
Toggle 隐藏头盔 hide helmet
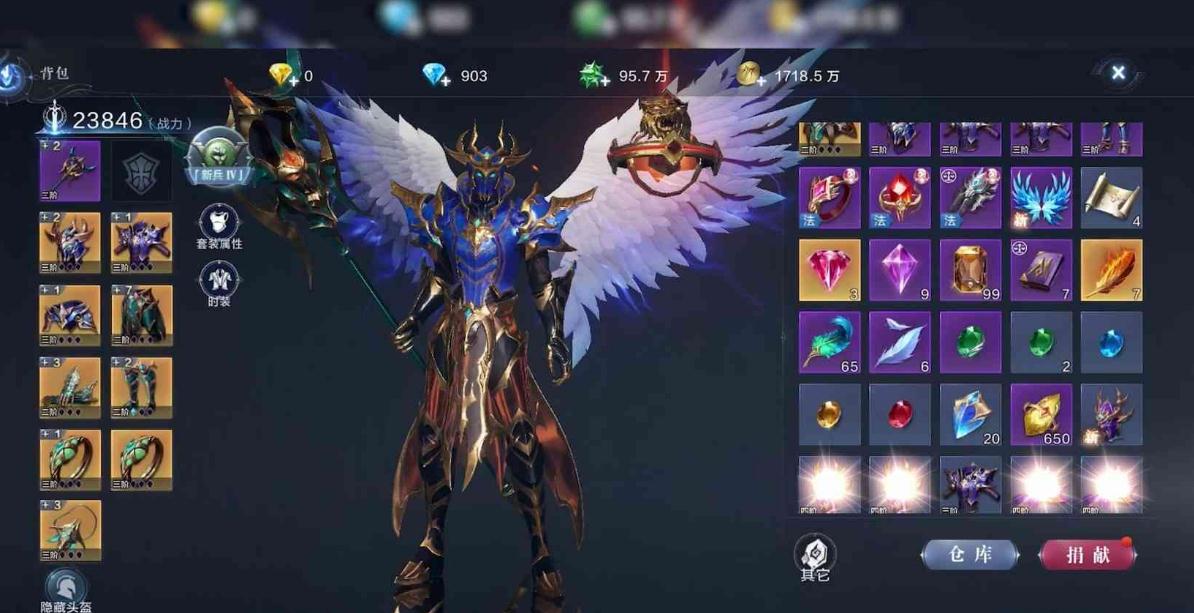67,589
